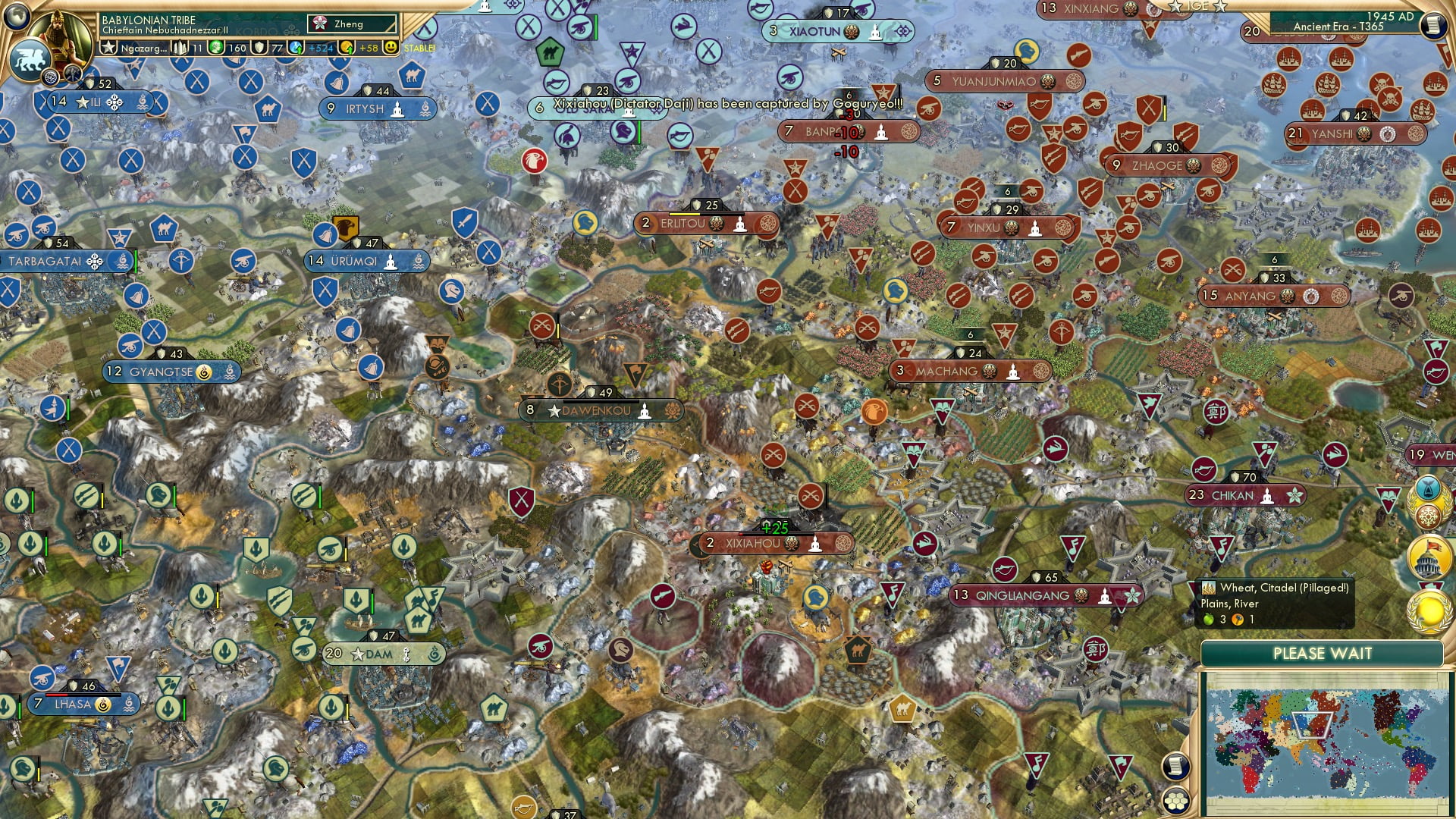The image size is (1456, 819).
Task: Open the scroll icon left of minimap
Action: click(1175, 766)
